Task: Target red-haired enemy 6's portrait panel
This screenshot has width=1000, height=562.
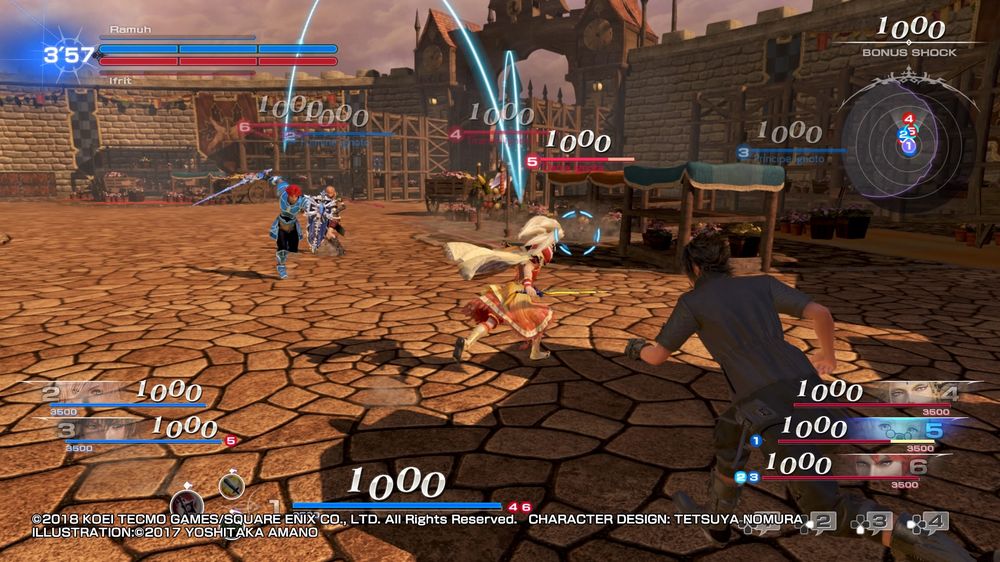Action: (880, 466)
